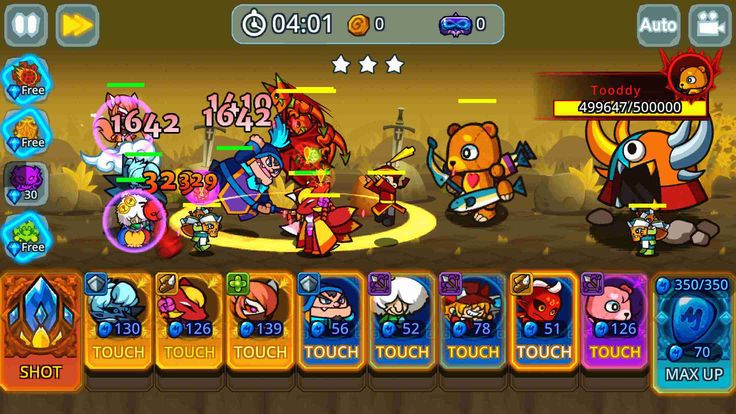Screen dimensions: 736x414
Task: Upgrade mana with MAX UP button
Action: [692, 330]
